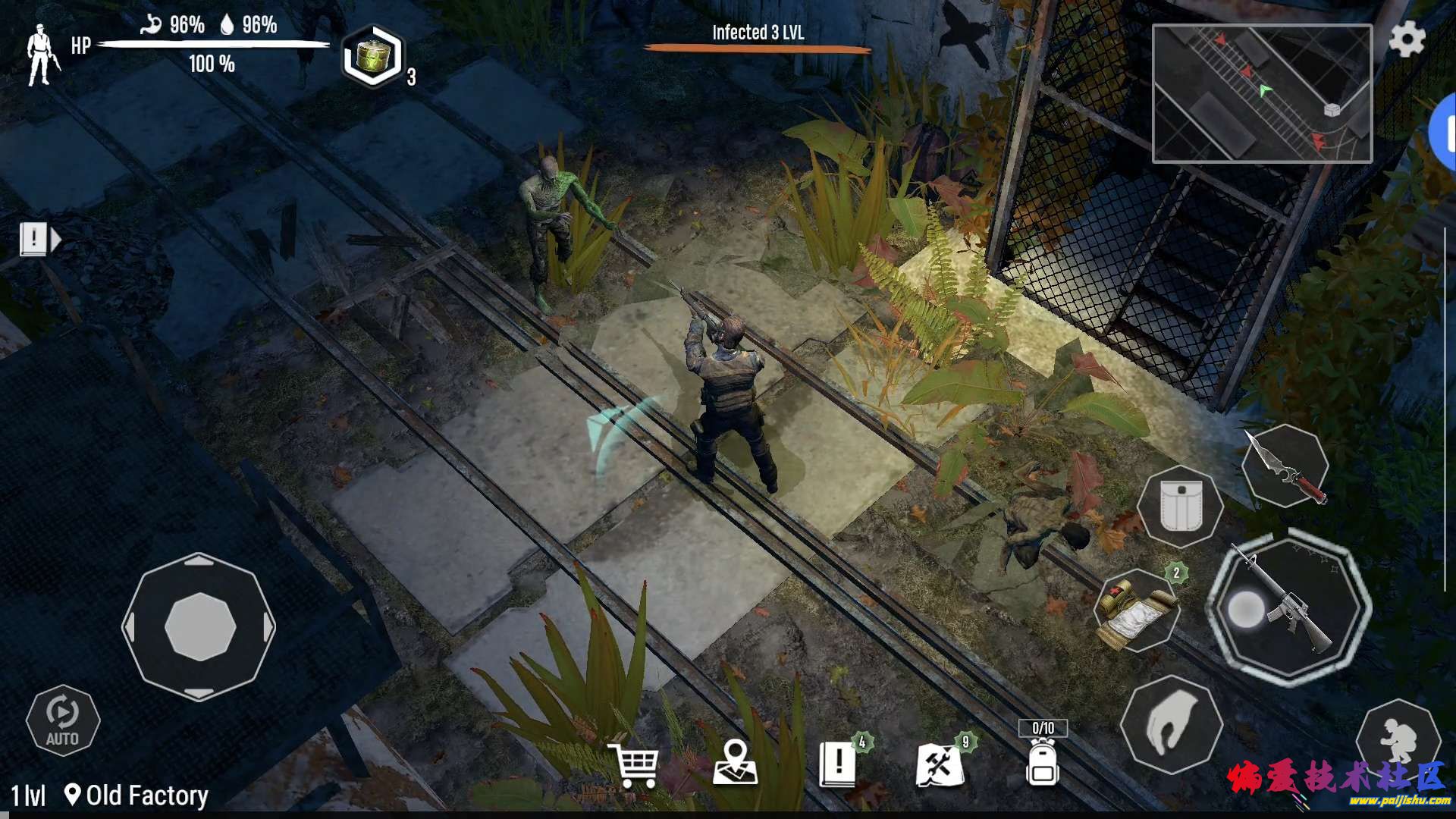Open the character status silhouette icon
Screen dimensions: 1456x819
(42, 55)
